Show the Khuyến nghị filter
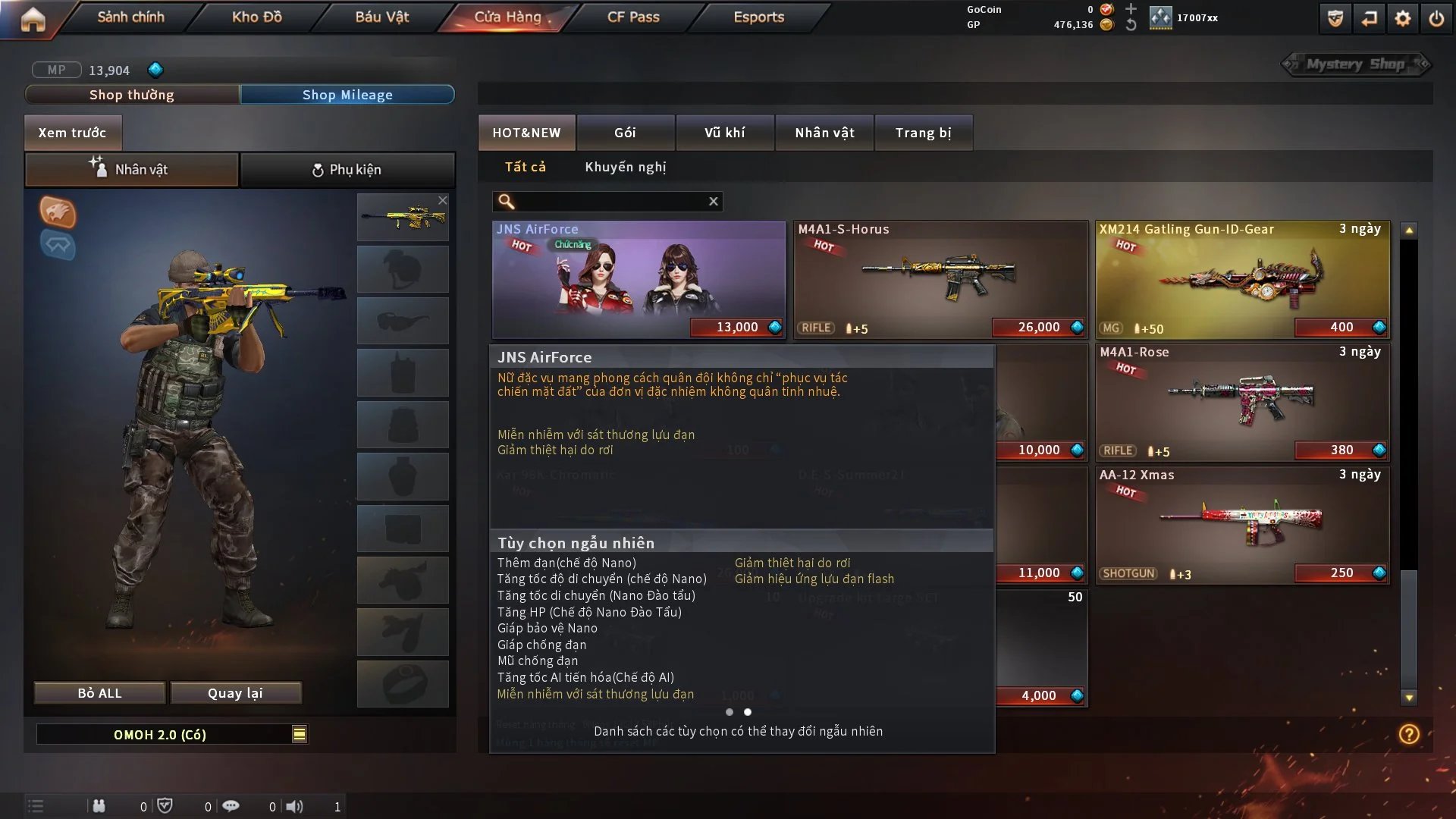 (x=625, y=167)
